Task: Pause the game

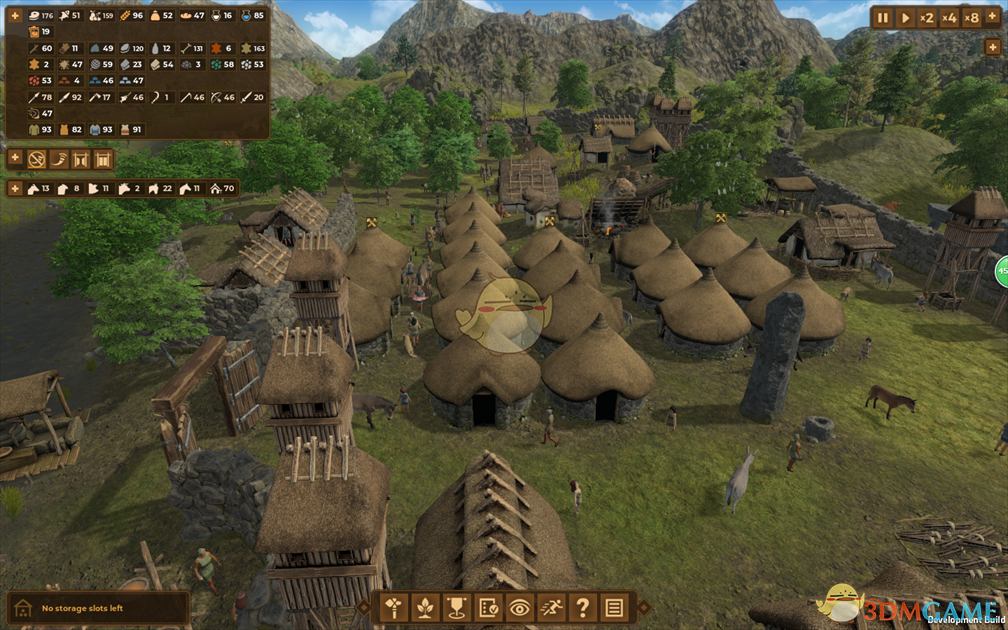Action: pos(883,17)
